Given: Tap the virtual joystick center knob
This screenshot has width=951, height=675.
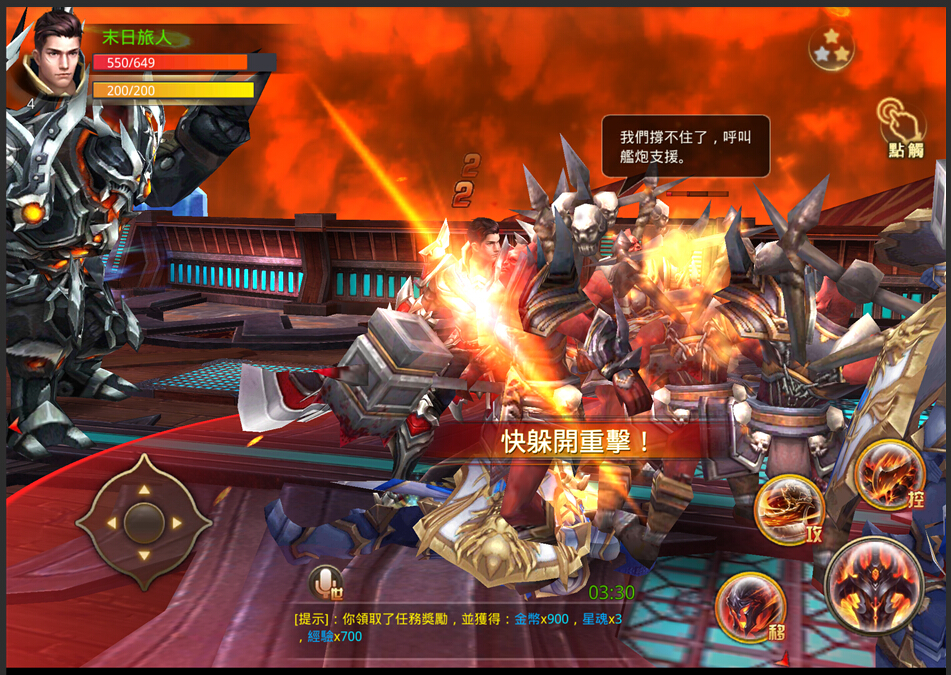Looking at the screenshot, I should point(144,522).
